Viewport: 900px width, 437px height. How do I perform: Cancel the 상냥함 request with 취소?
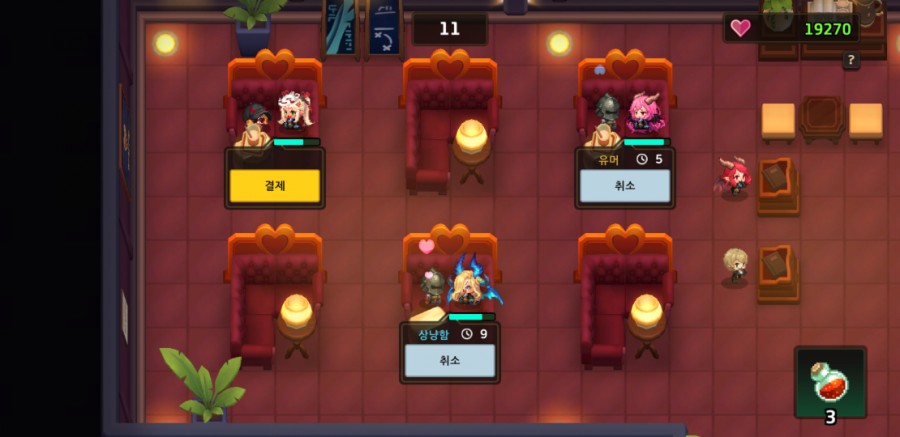(450, 360)
